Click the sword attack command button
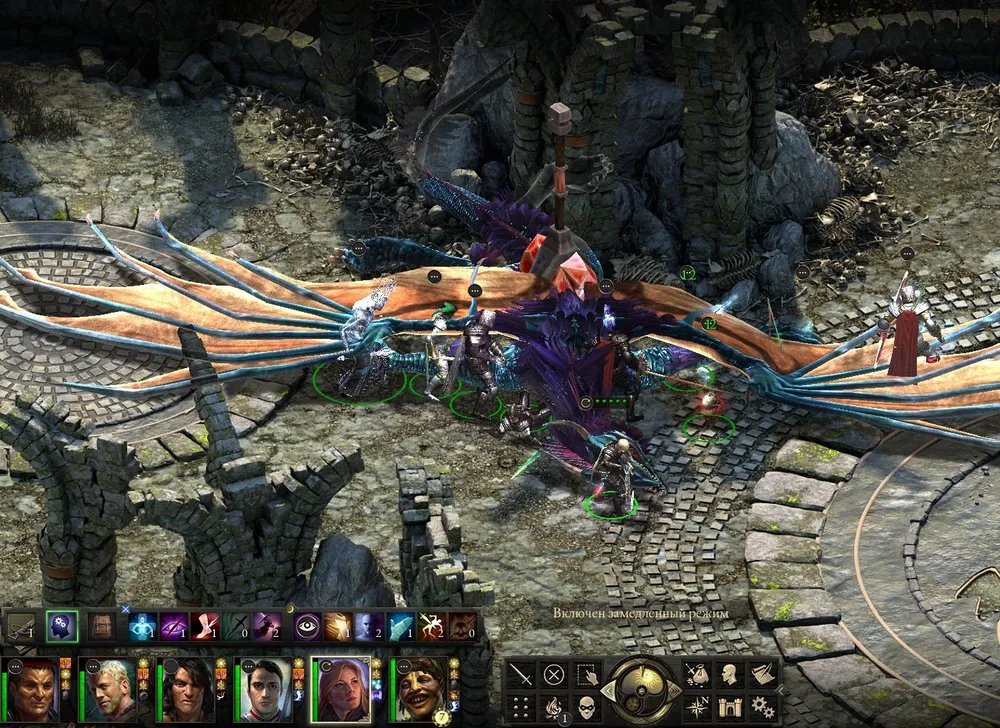This screenshot has height=728, width=1000. (x=520, y=674)
